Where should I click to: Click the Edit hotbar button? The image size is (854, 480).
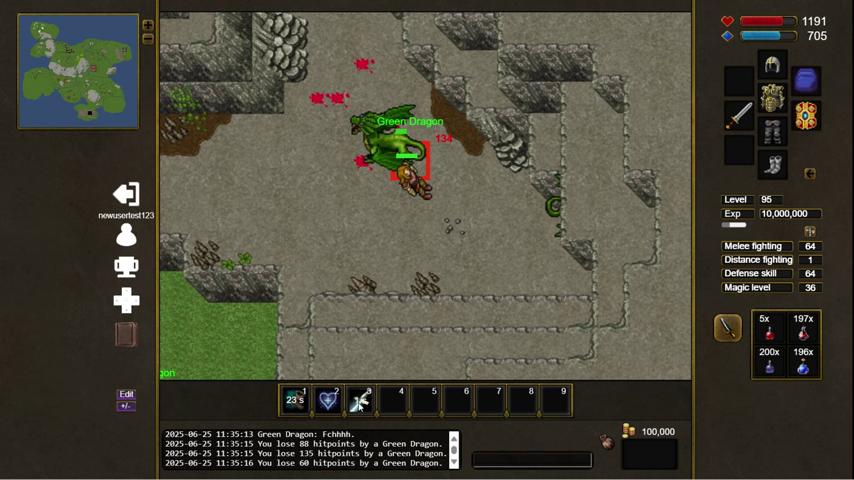tap(126, 394)
